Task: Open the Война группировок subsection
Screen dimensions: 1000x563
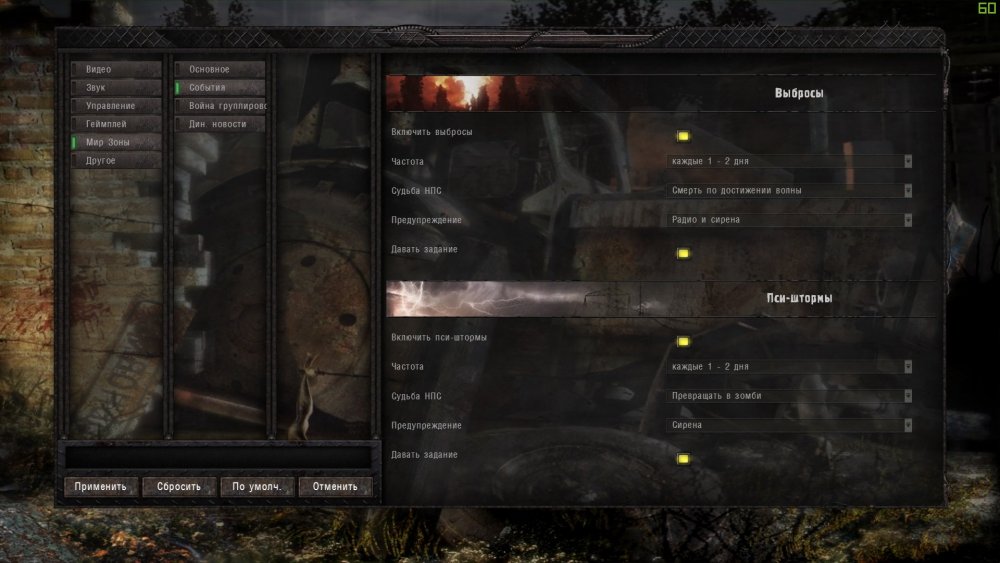Action: pos(220,106)
